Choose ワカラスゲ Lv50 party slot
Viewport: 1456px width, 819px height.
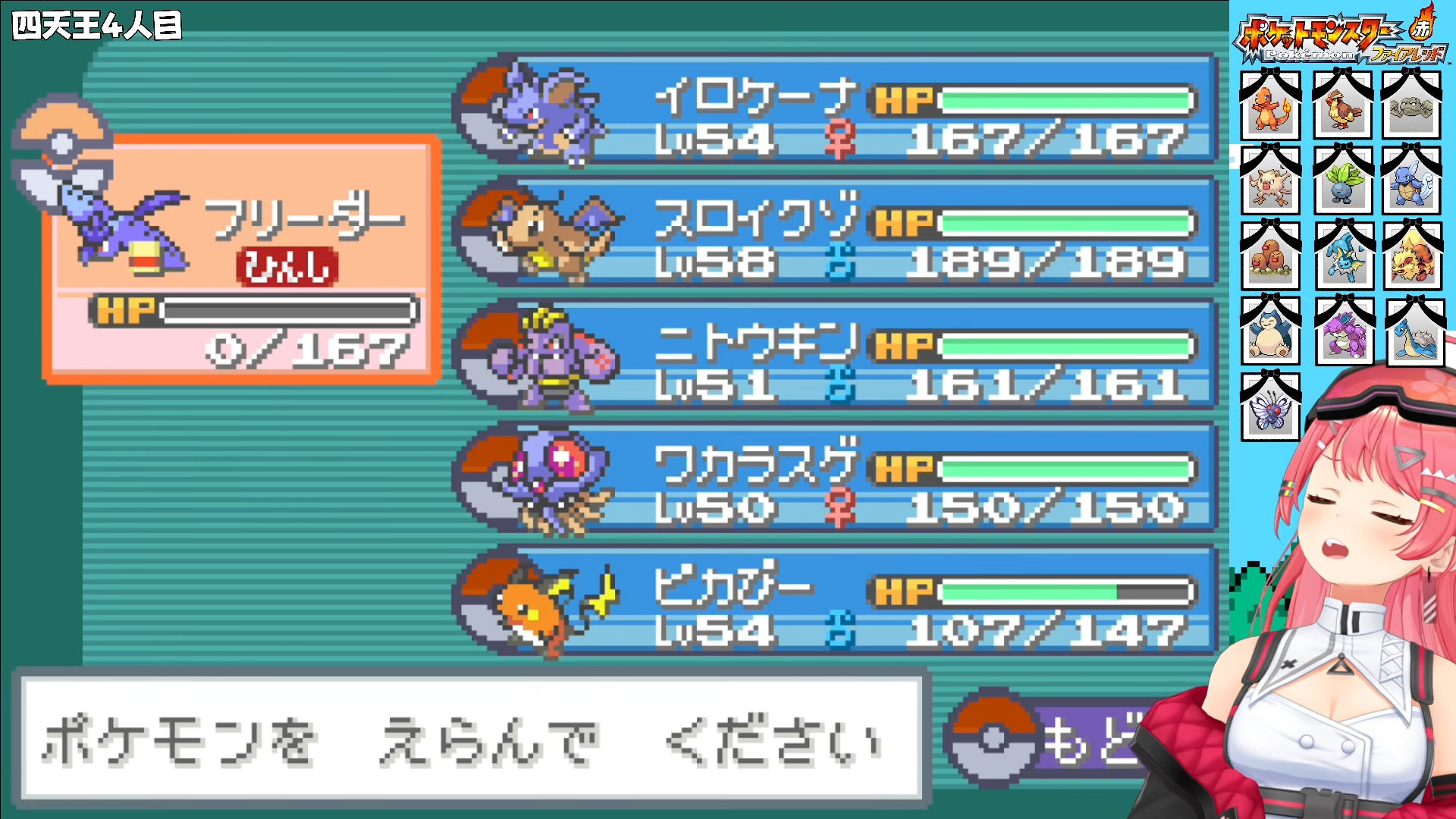[834, 479]
